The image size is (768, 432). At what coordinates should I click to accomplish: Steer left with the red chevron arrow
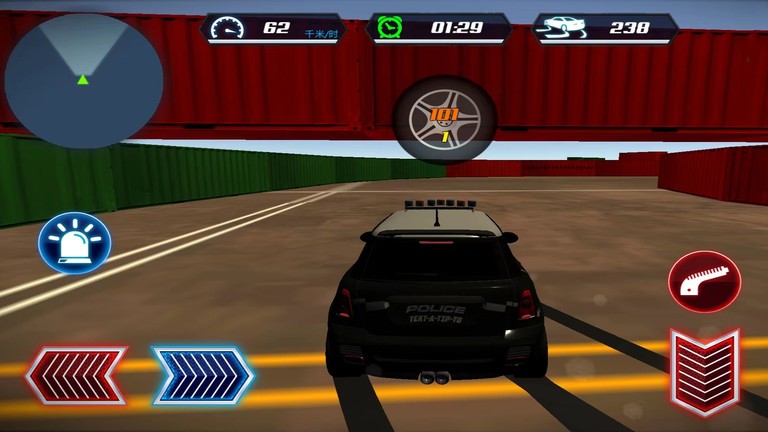tap(76, 376)
